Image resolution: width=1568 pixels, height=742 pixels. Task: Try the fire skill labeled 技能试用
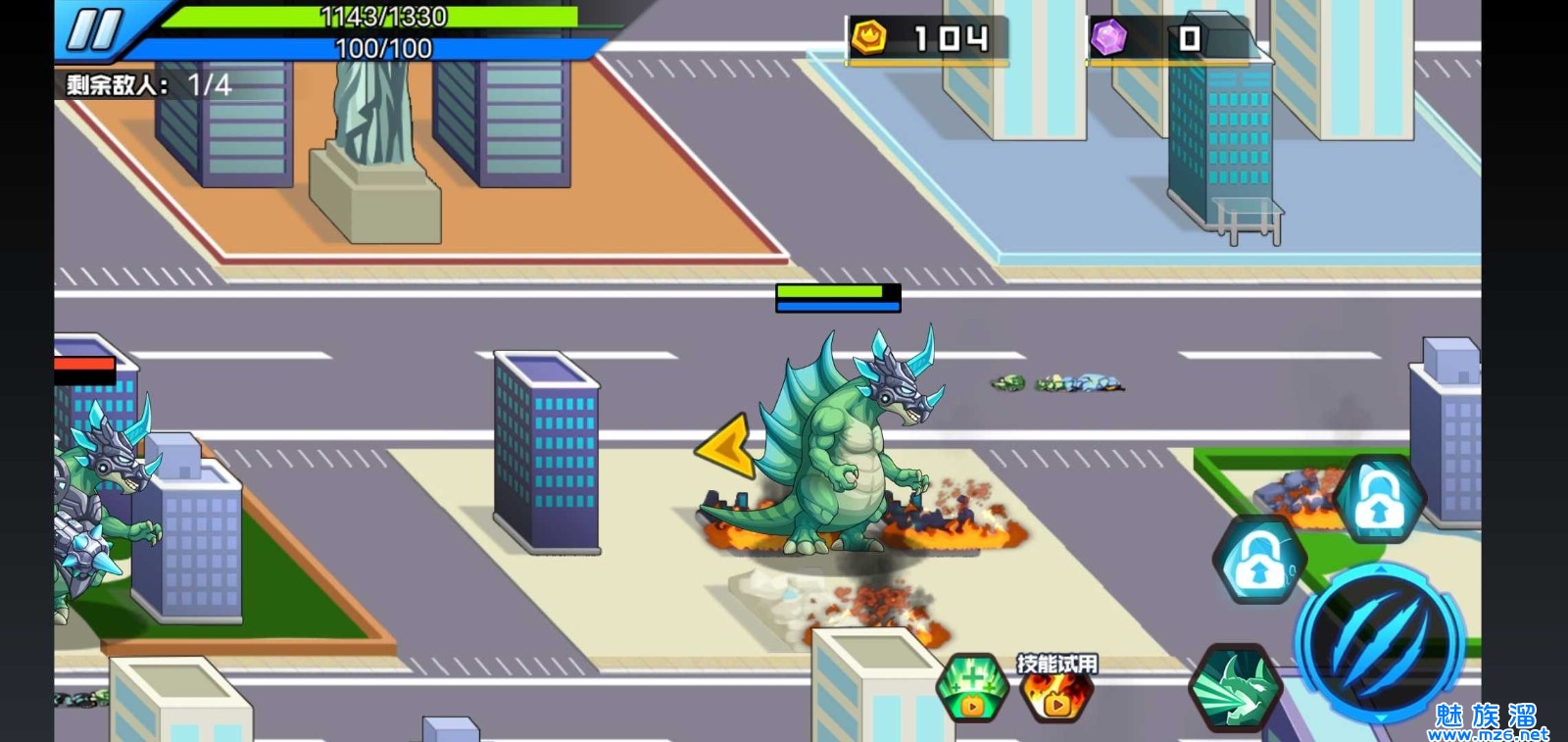1056,690
